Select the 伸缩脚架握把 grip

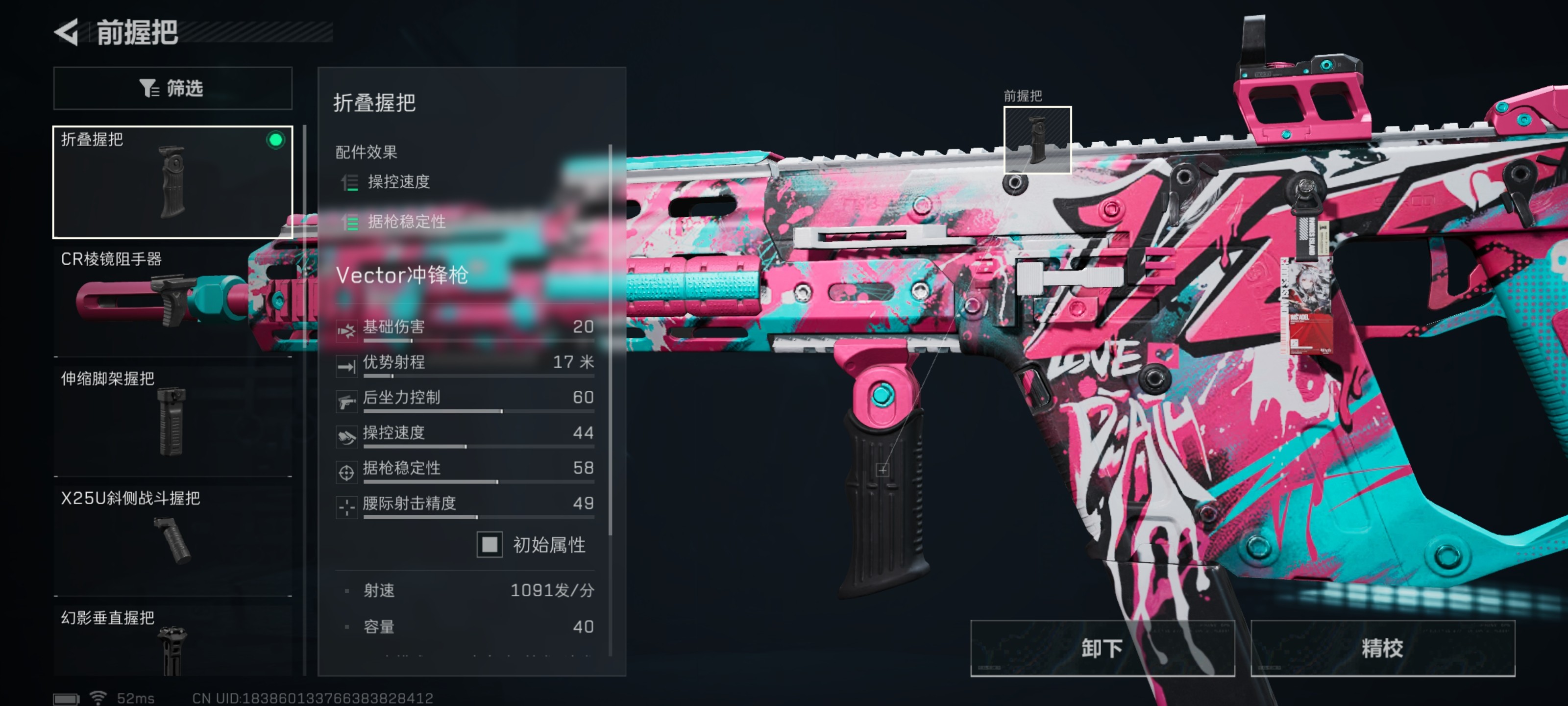[x=172, y=419]
